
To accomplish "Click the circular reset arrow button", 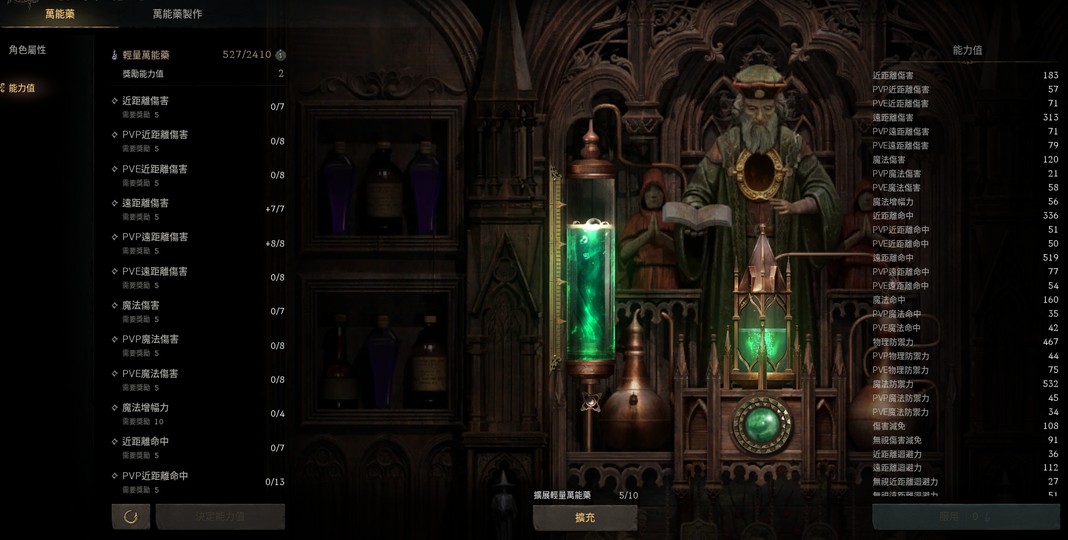I will click(x=131, y=517).
